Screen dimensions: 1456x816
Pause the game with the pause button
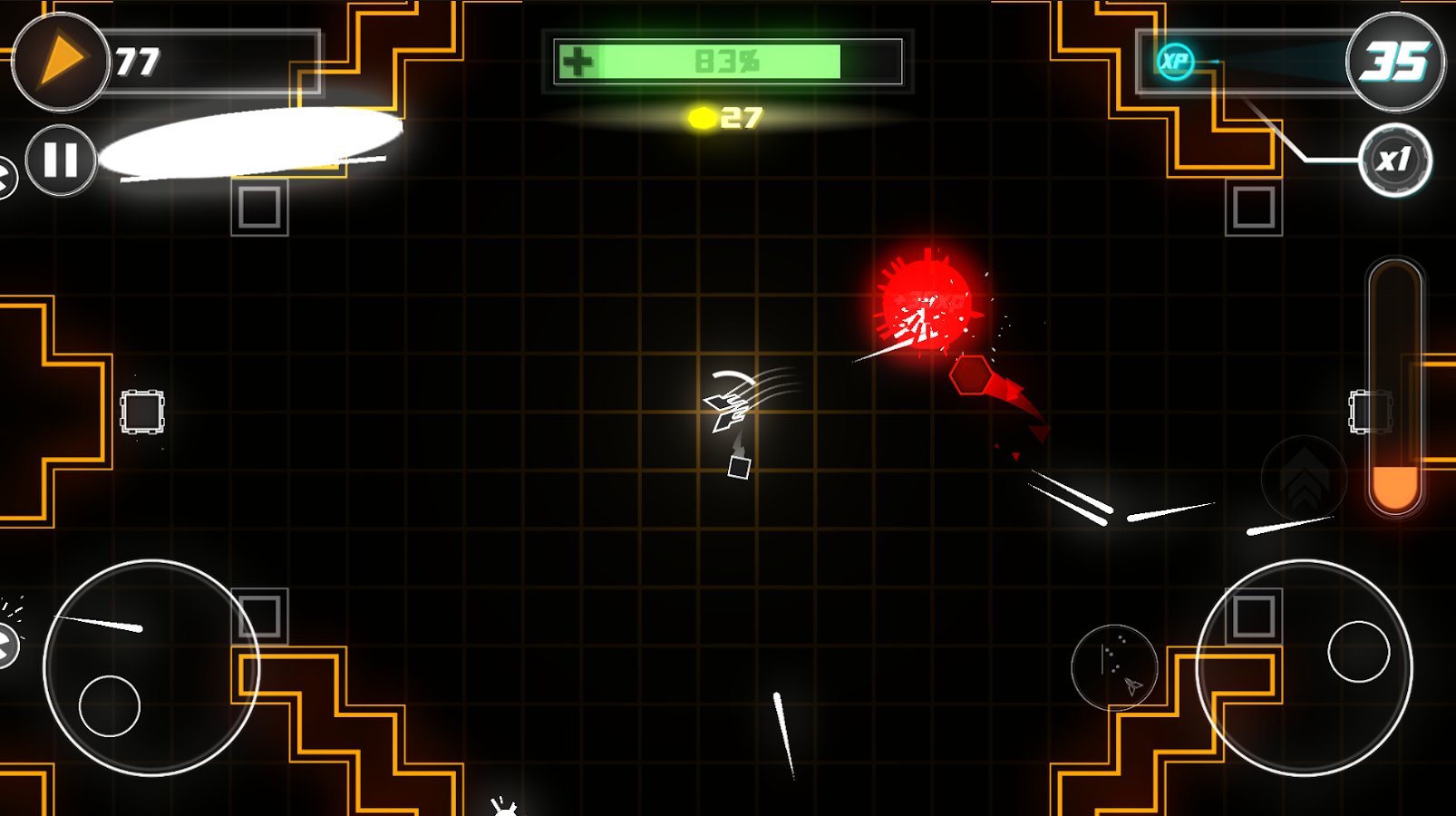pyautogui.click(x=61, y=160)
